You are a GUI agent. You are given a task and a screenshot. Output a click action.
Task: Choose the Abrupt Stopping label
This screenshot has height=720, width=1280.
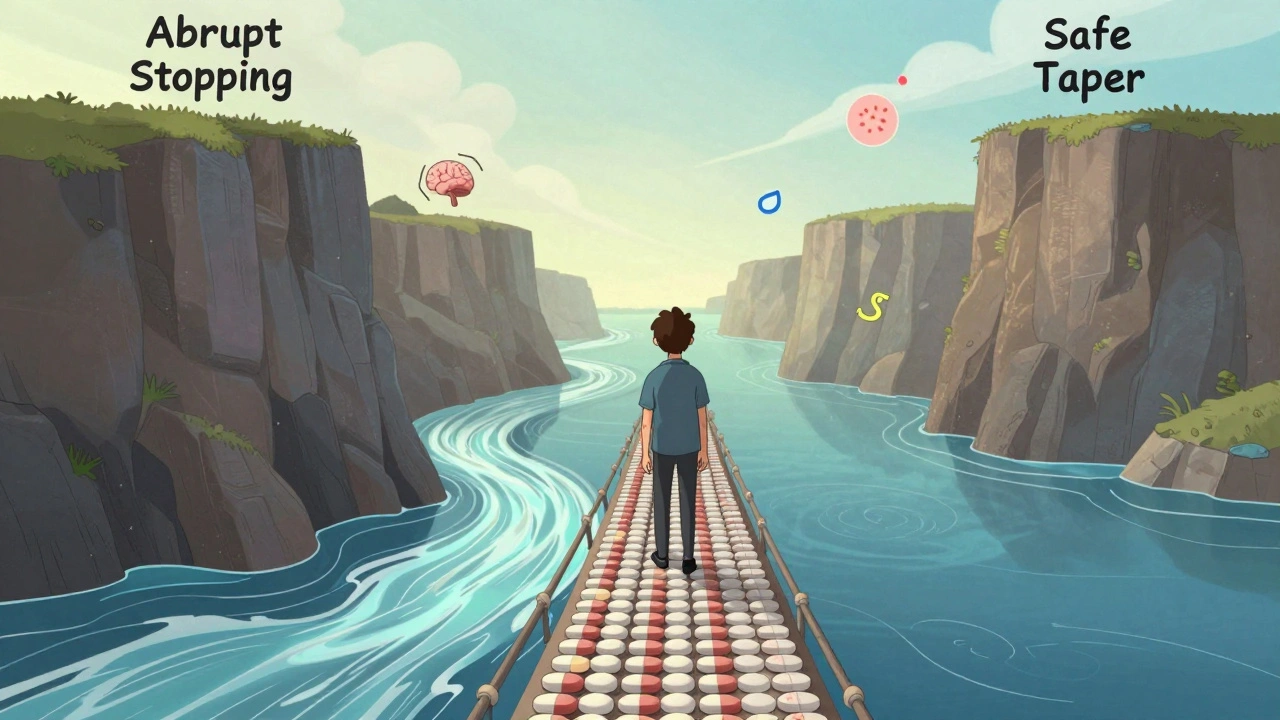210,56
